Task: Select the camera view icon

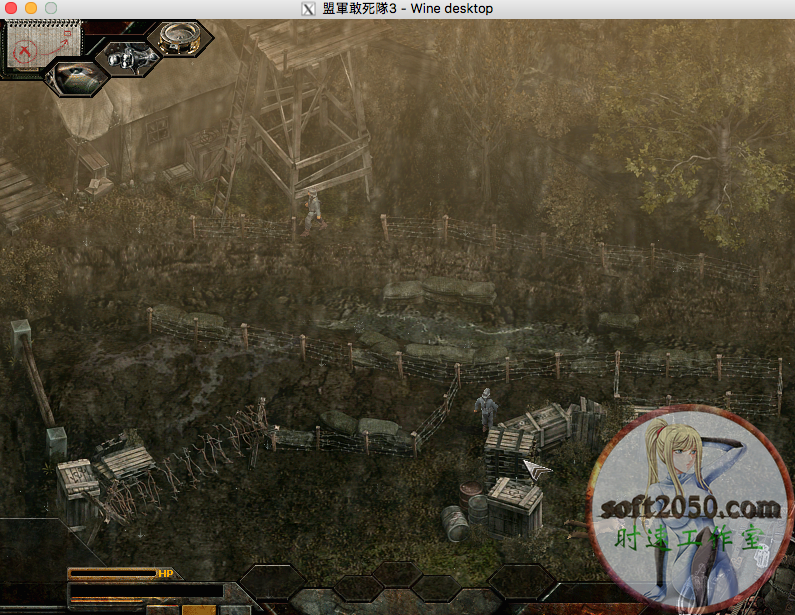Action: (x=127, y=58)
